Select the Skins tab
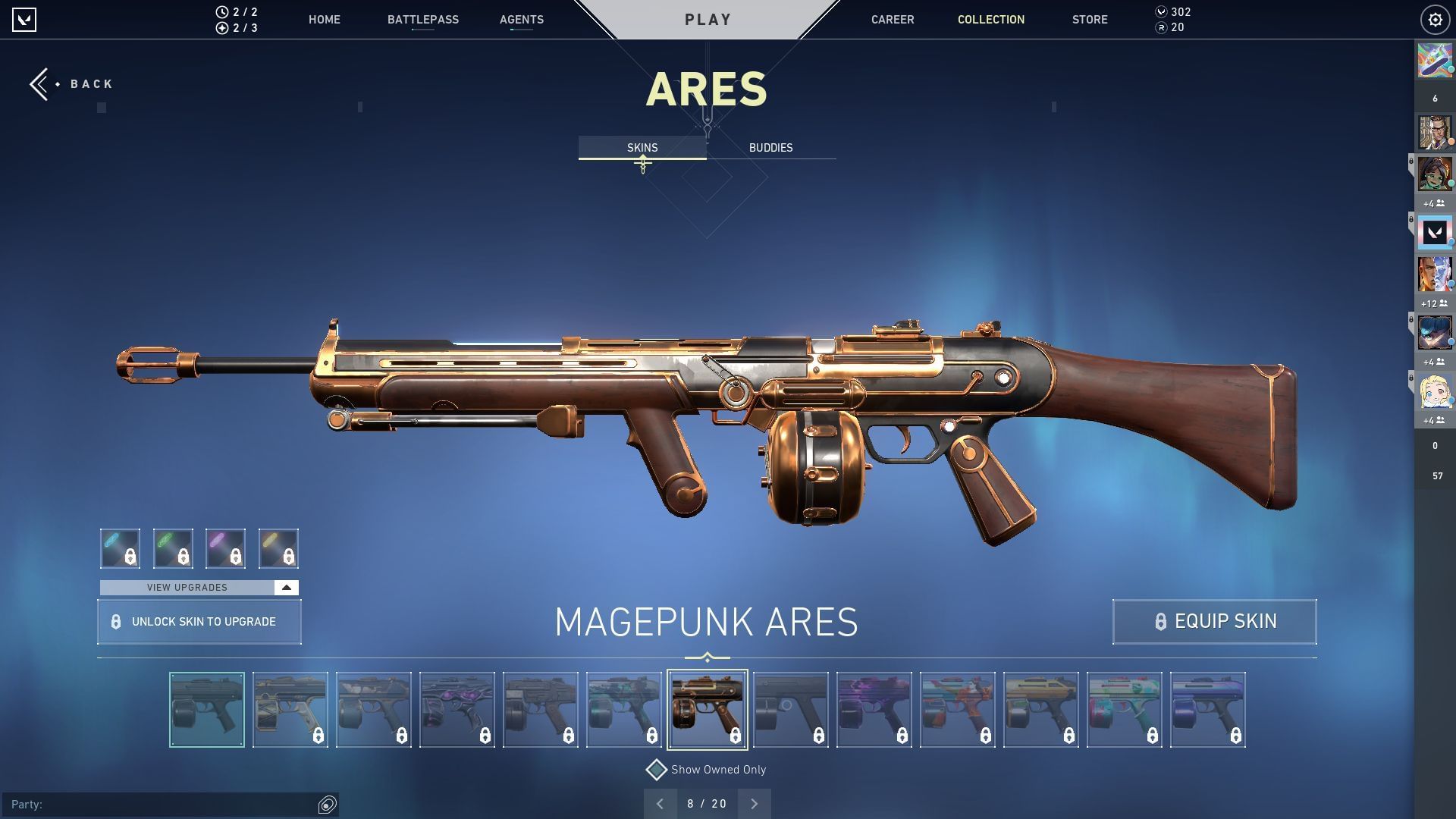The width and height of the screenshot is (1456, 819). [642, 148]
